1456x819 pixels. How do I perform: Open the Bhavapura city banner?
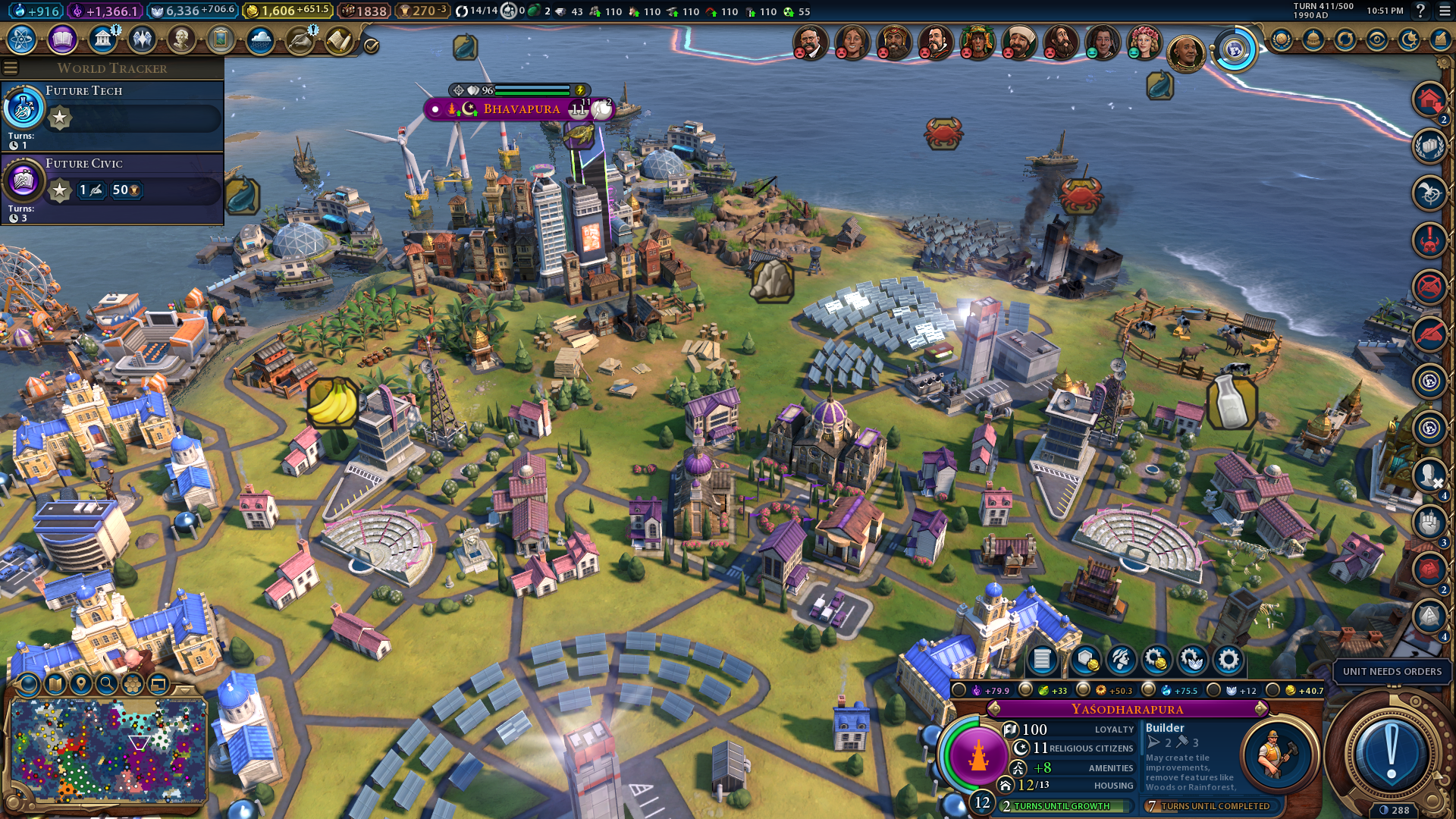pyautogui.click(x=521, y=109)
